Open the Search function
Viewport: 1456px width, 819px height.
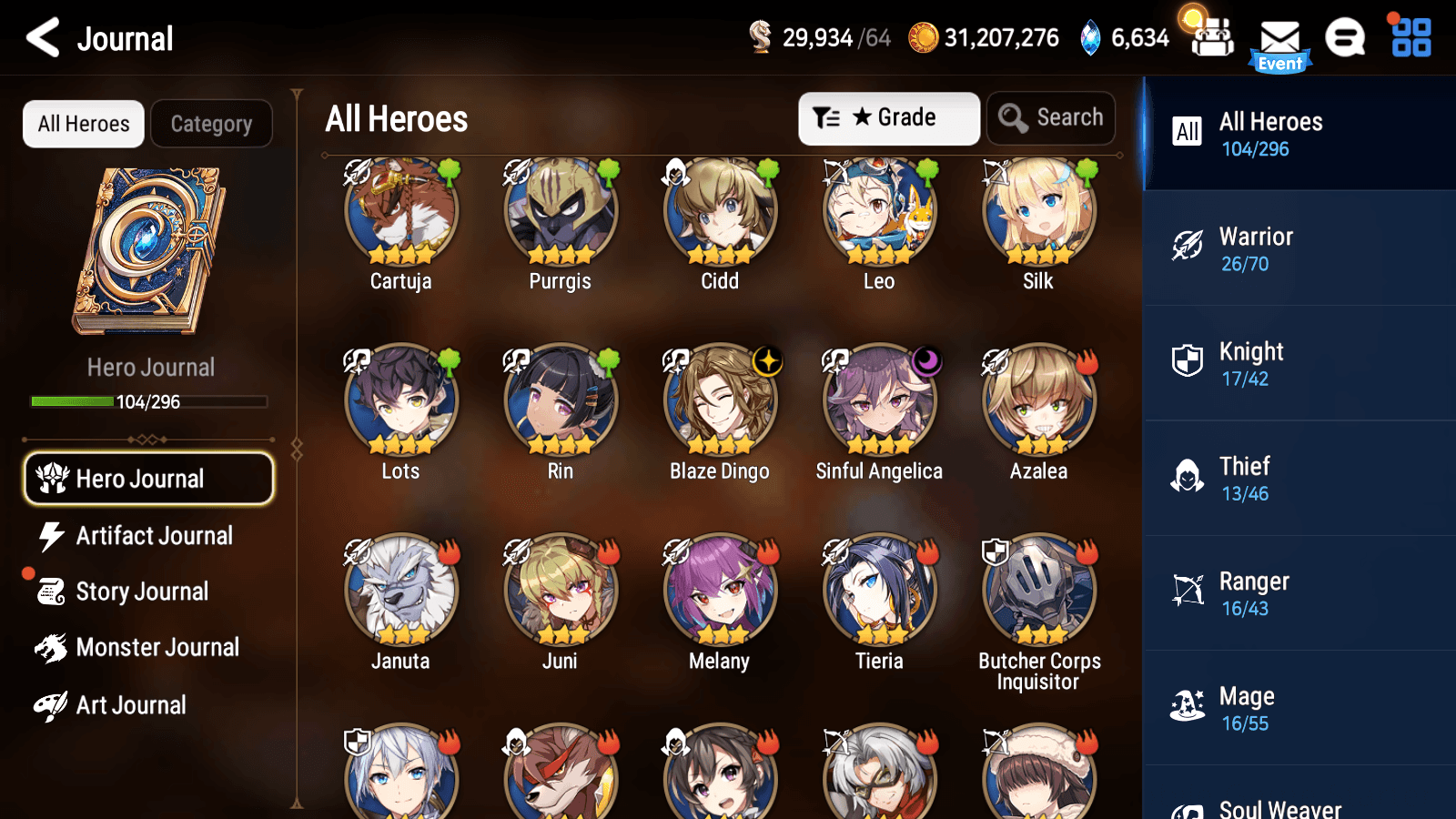(1051, 117)
